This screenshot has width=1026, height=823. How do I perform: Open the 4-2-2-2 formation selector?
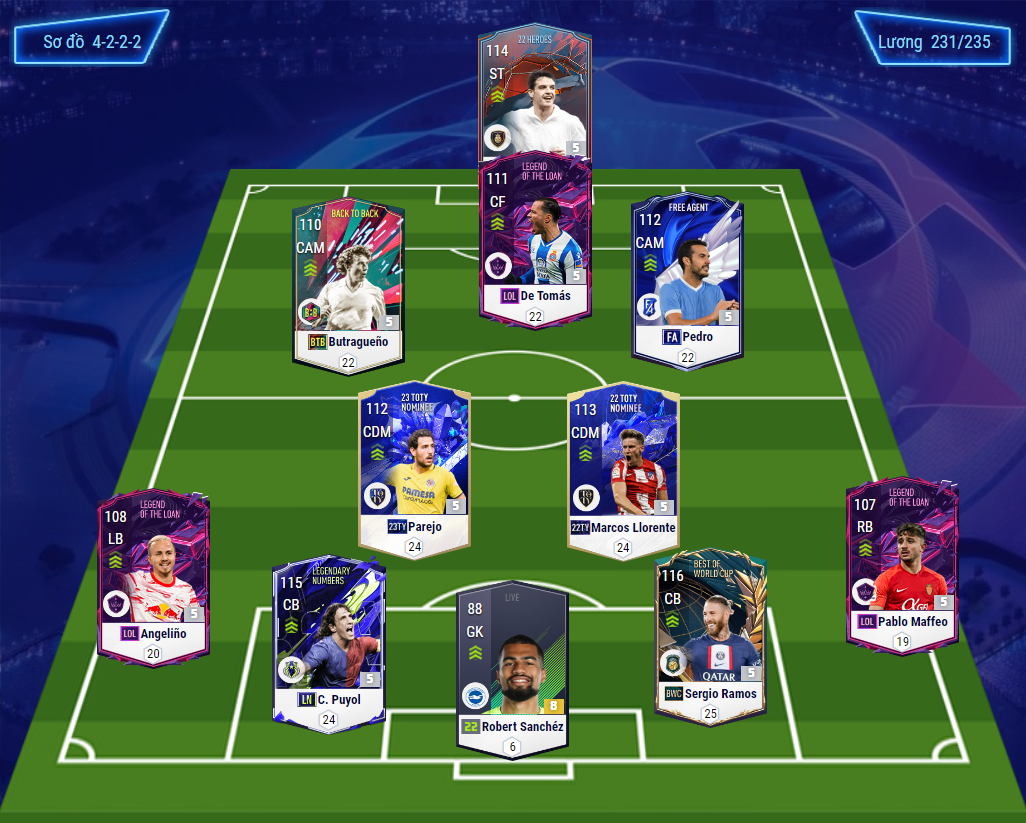[89, 43]
